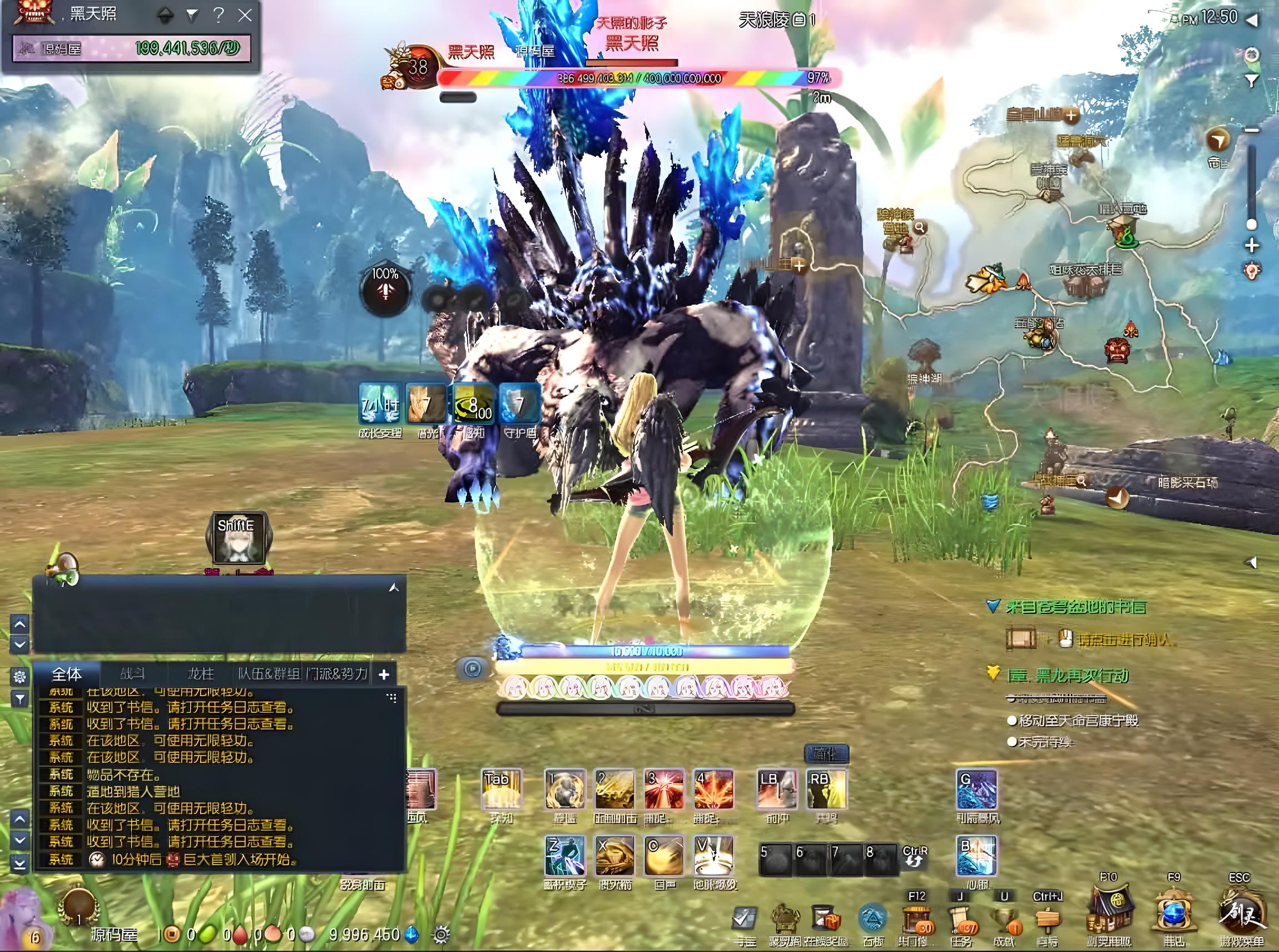Open the 队伍&群组 chat tab
1279x952 pixels.
[x=269, y=673]
